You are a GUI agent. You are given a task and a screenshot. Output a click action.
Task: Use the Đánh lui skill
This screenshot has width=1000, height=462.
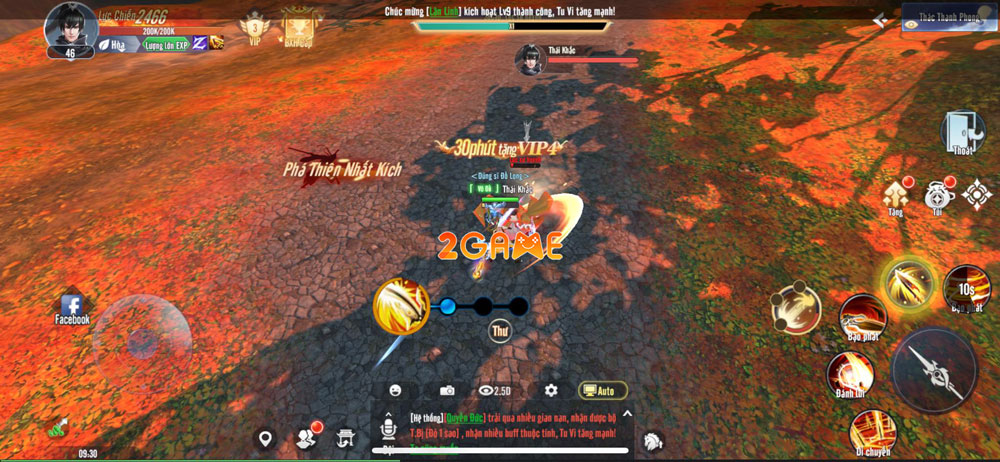849,375
